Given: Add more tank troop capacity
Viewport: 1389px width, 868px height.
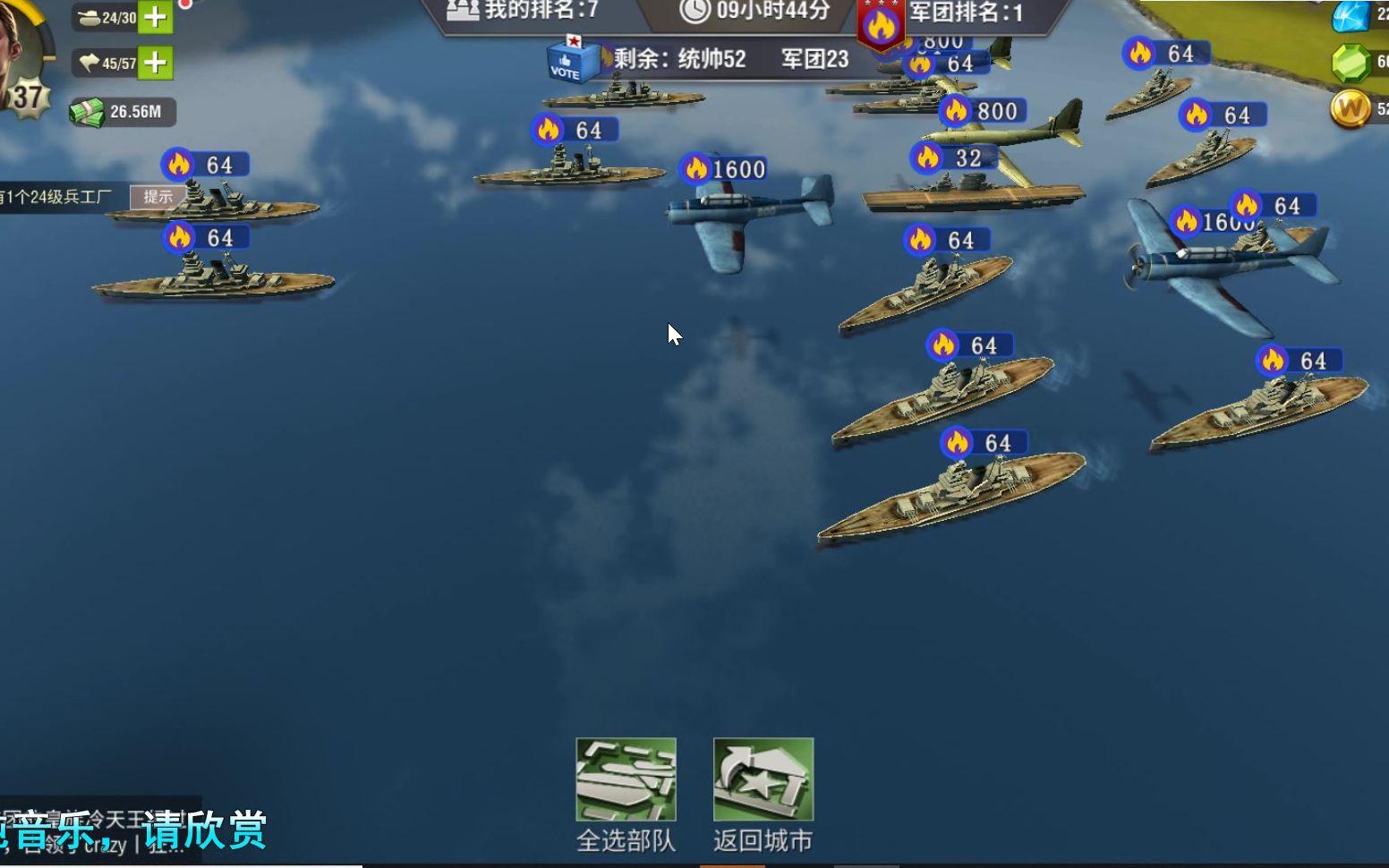Looking at the screenshot, I should tap(156, 17).
